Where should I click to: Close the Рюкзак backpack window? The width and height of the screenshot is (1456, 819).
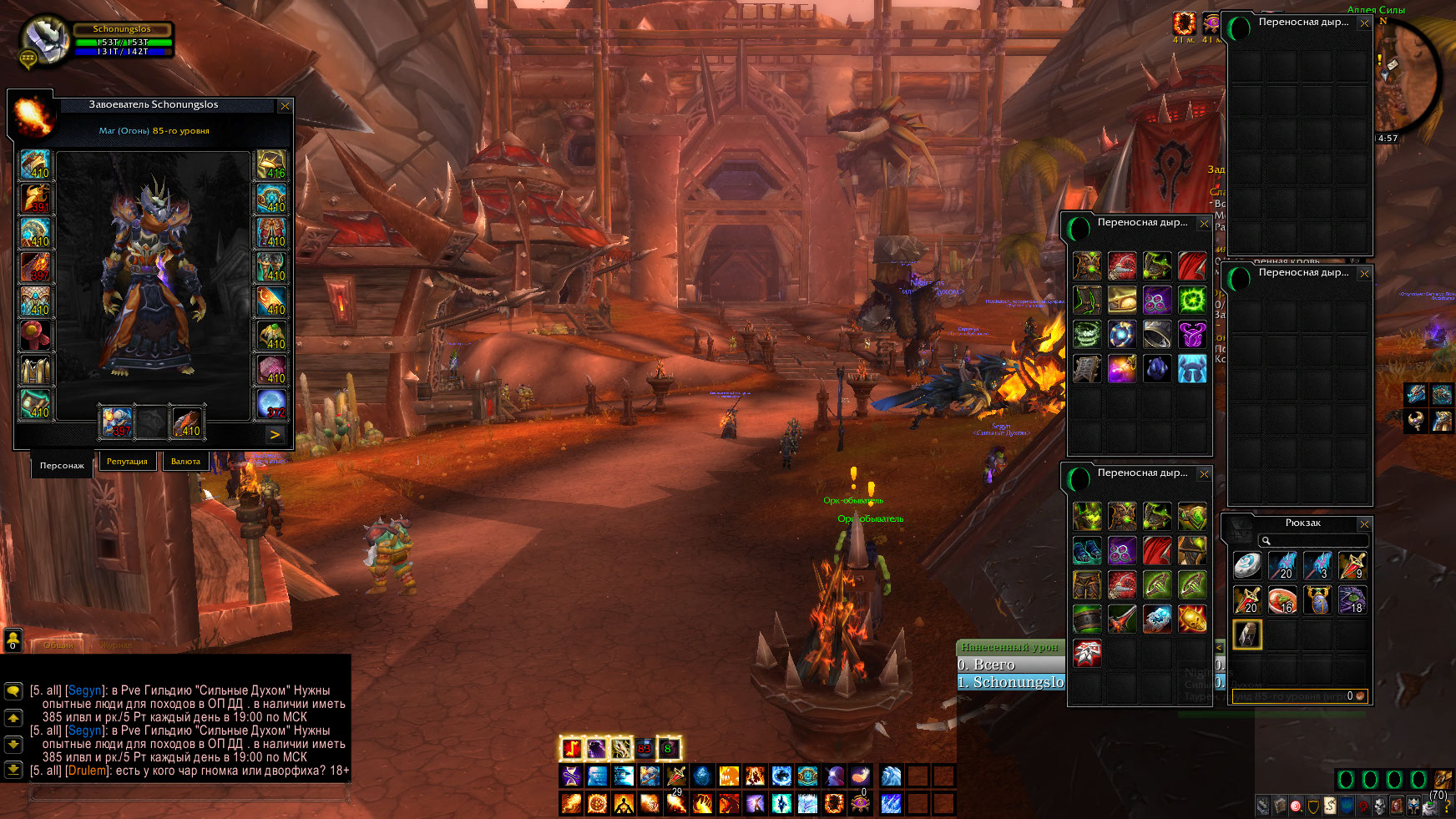(1364, 523)
